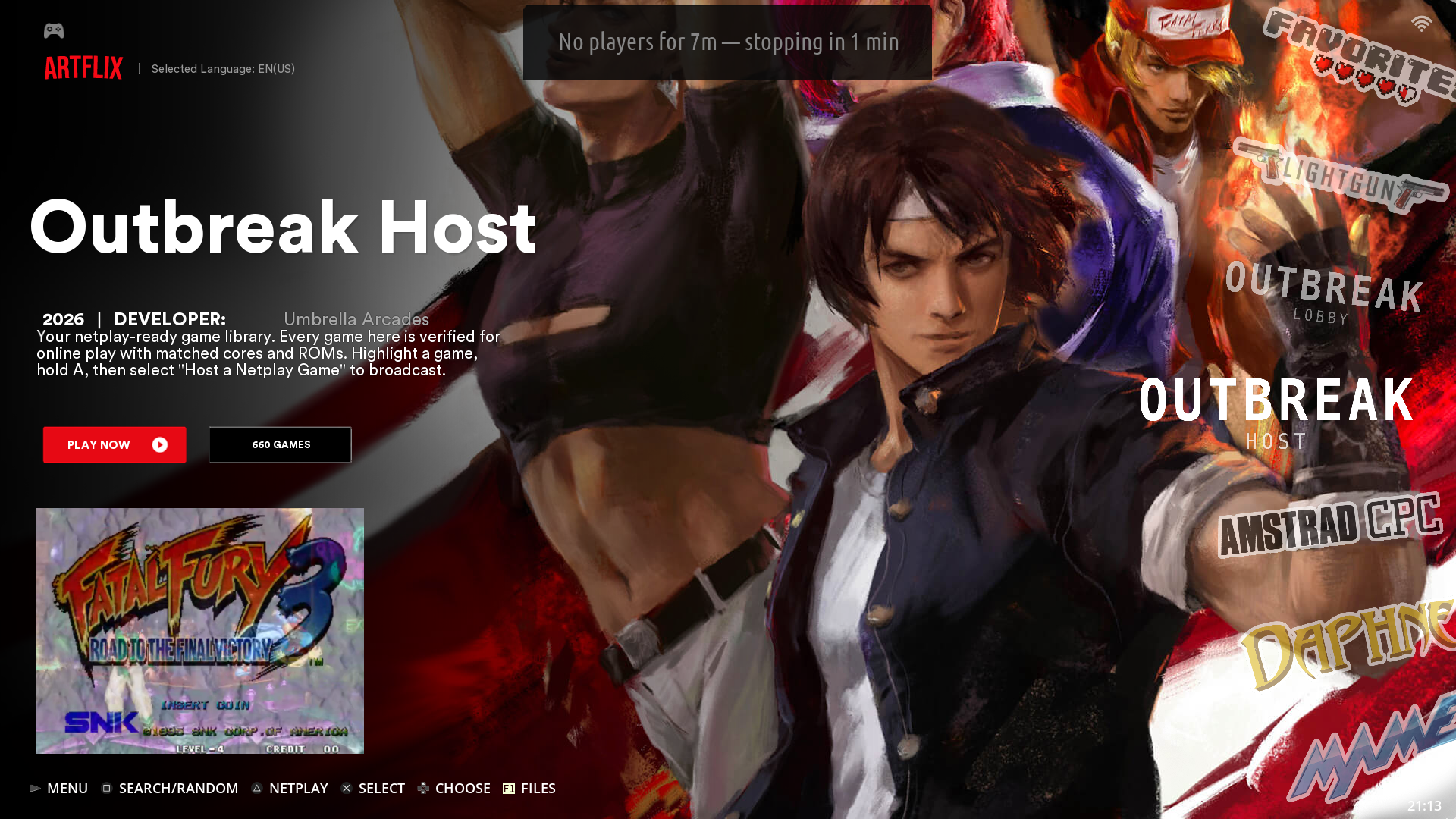Select the ARTFLIX logo
The image size is (1456, 819).
point(83,68)
